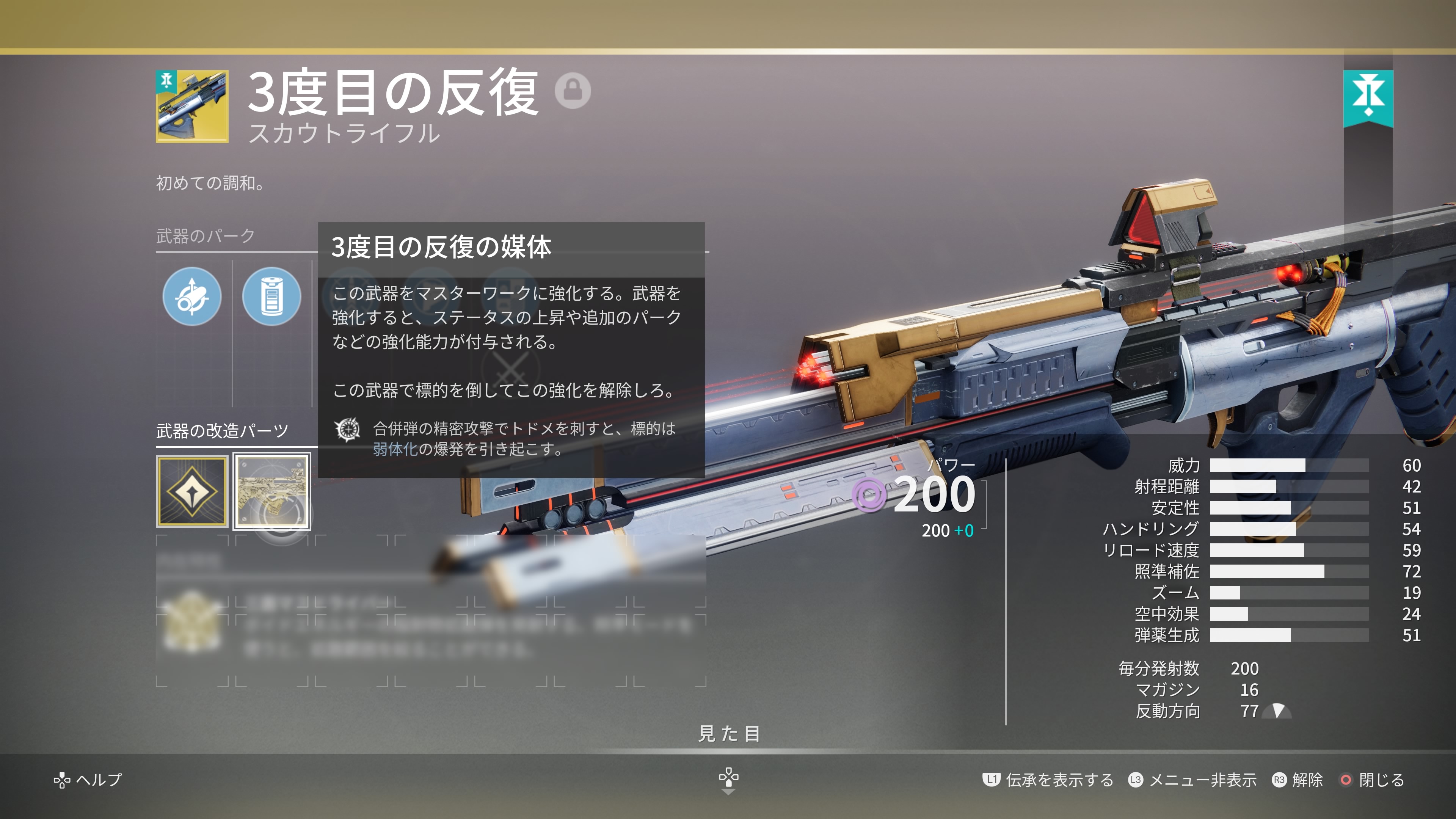The width and height of the screenshot is (1456, 819).
Task: Toggle the lock icon beside the weapon name
Action: (573, 90)
